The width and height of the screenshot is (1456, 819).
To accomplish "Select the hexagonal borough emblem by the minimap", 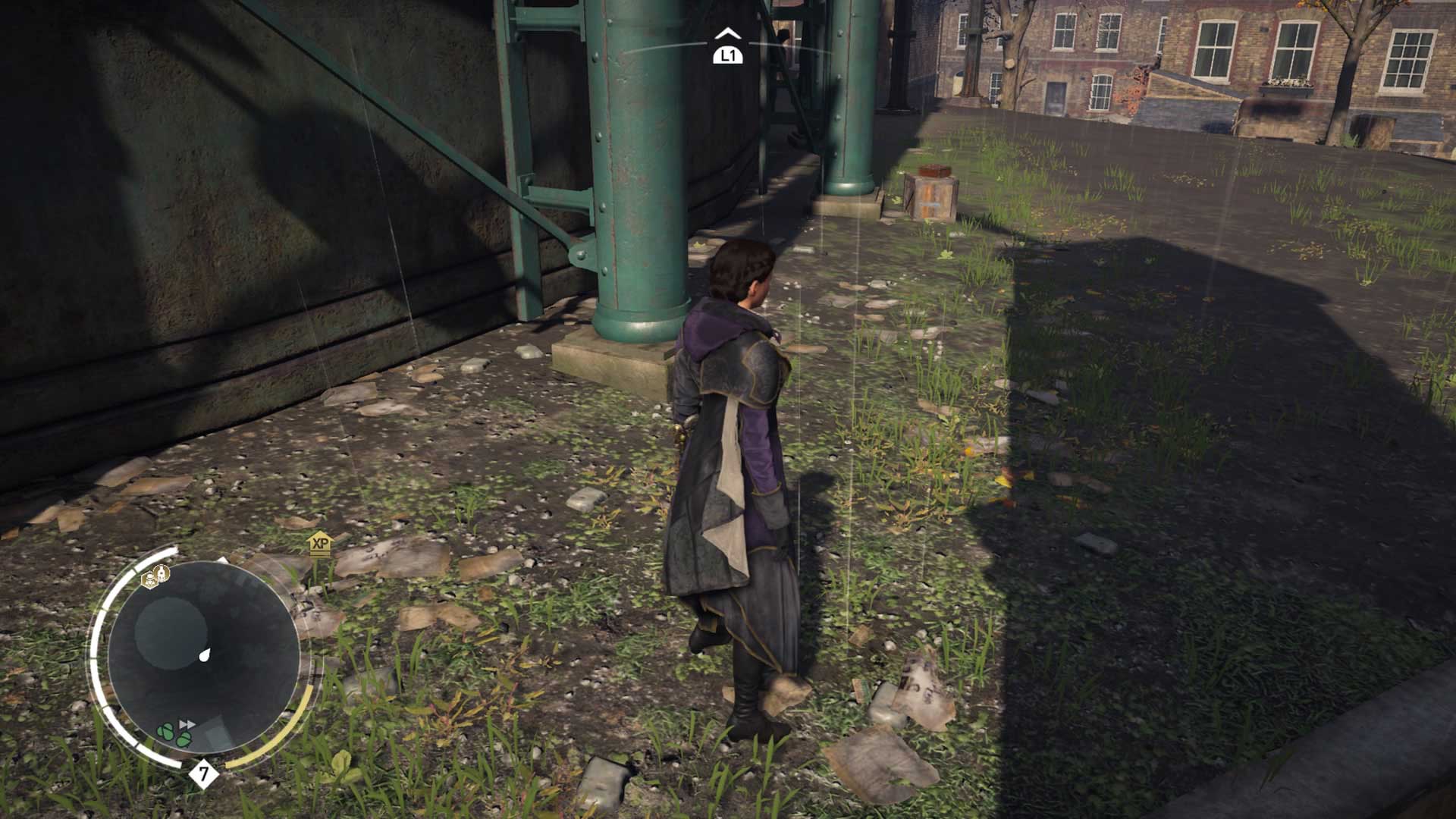I will pos(149,578).
